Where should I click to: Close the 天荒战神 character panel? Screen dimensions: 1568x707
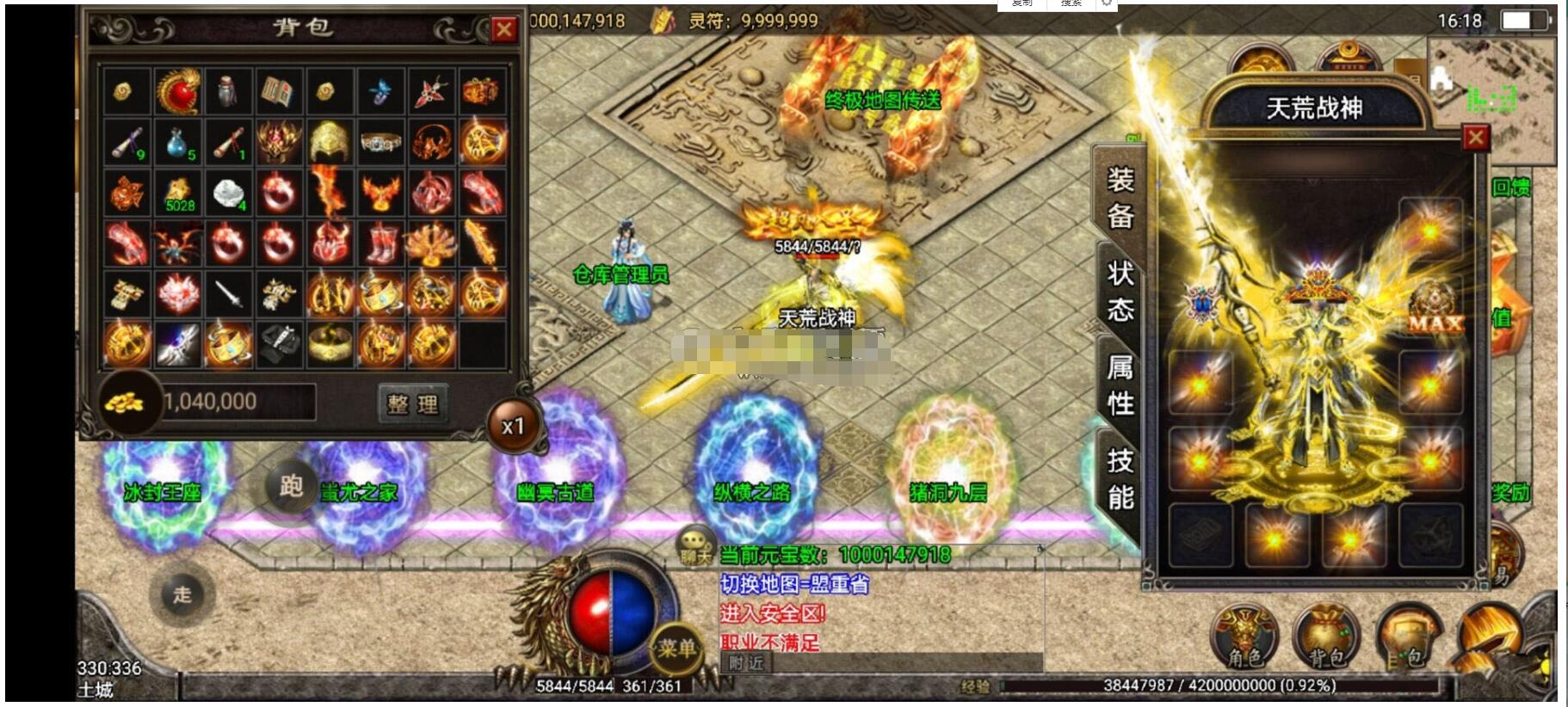pyautogui.click(x=1475, y=138)
